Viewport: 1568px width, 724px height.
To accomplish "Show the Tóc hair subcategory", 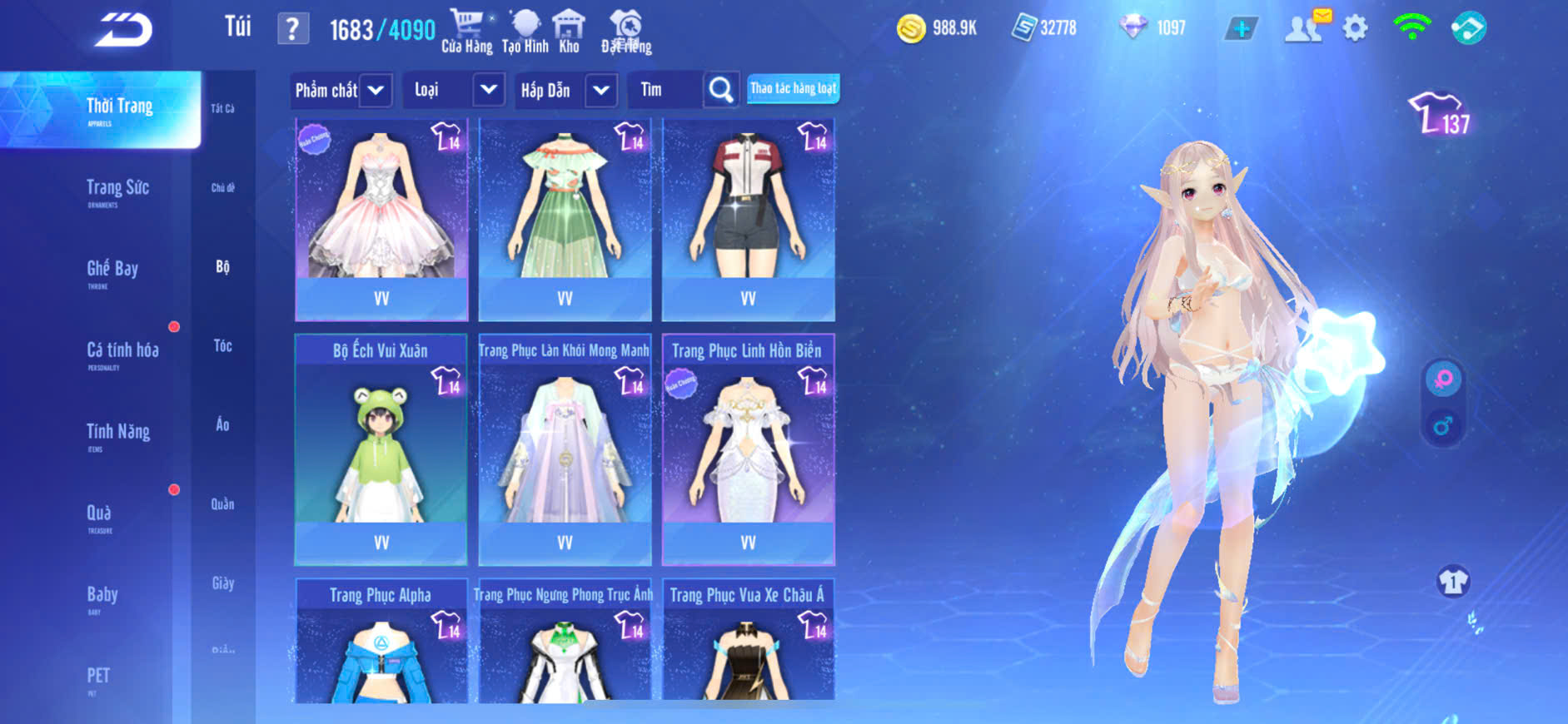I will [222, 345].
